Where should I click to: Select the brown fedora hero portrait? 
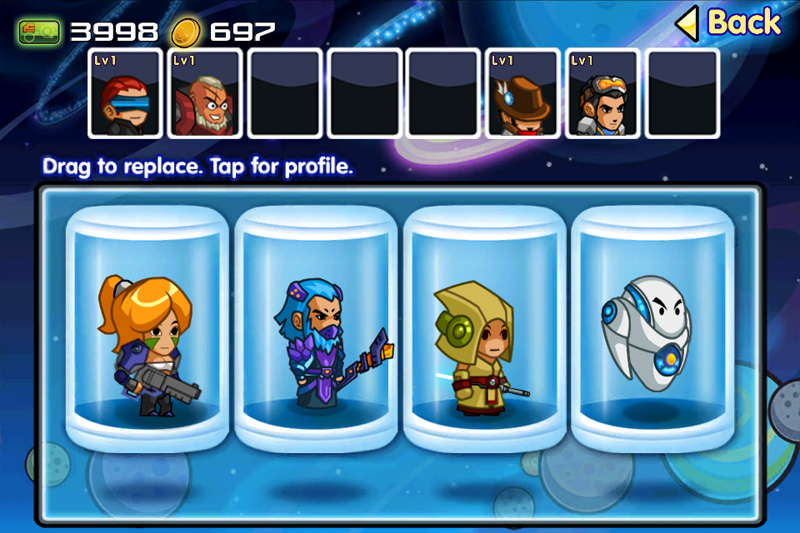pyautogui.click(x=524, y=93)
